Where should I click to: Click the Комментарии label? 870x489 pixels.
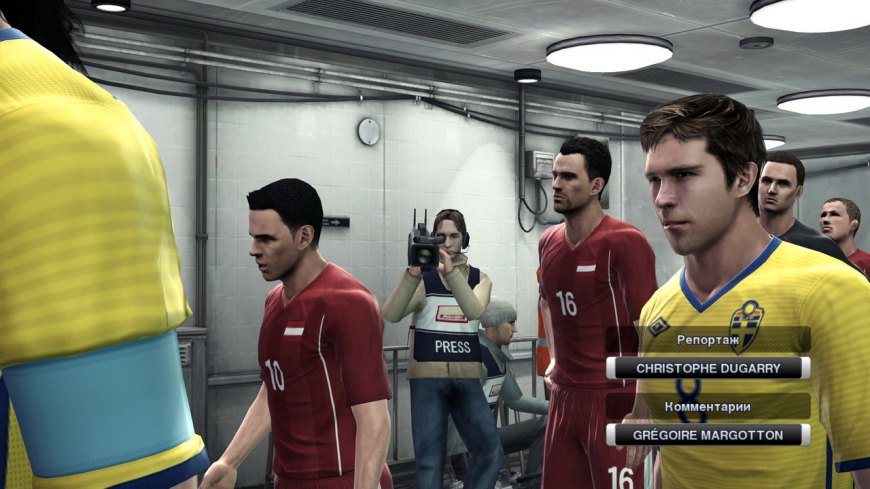(x=708, y=406)
